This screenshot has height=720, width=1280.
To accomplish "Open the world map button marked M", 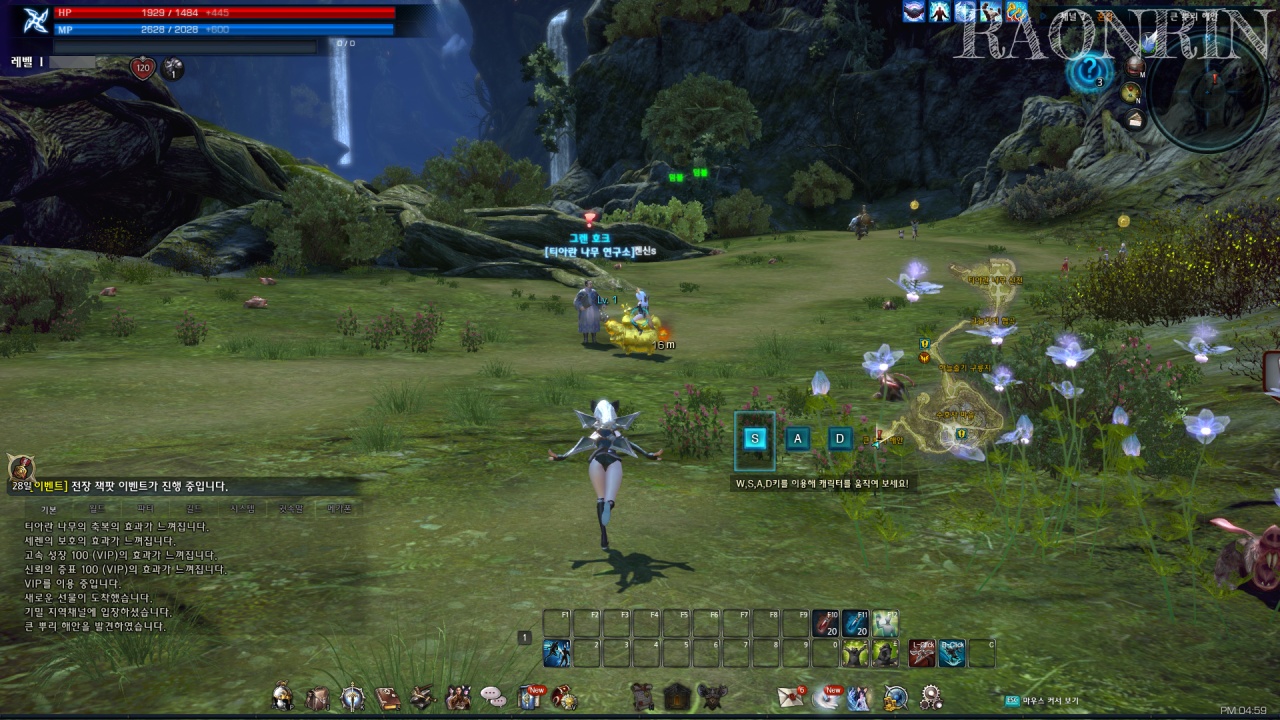I will point(1135,67).
